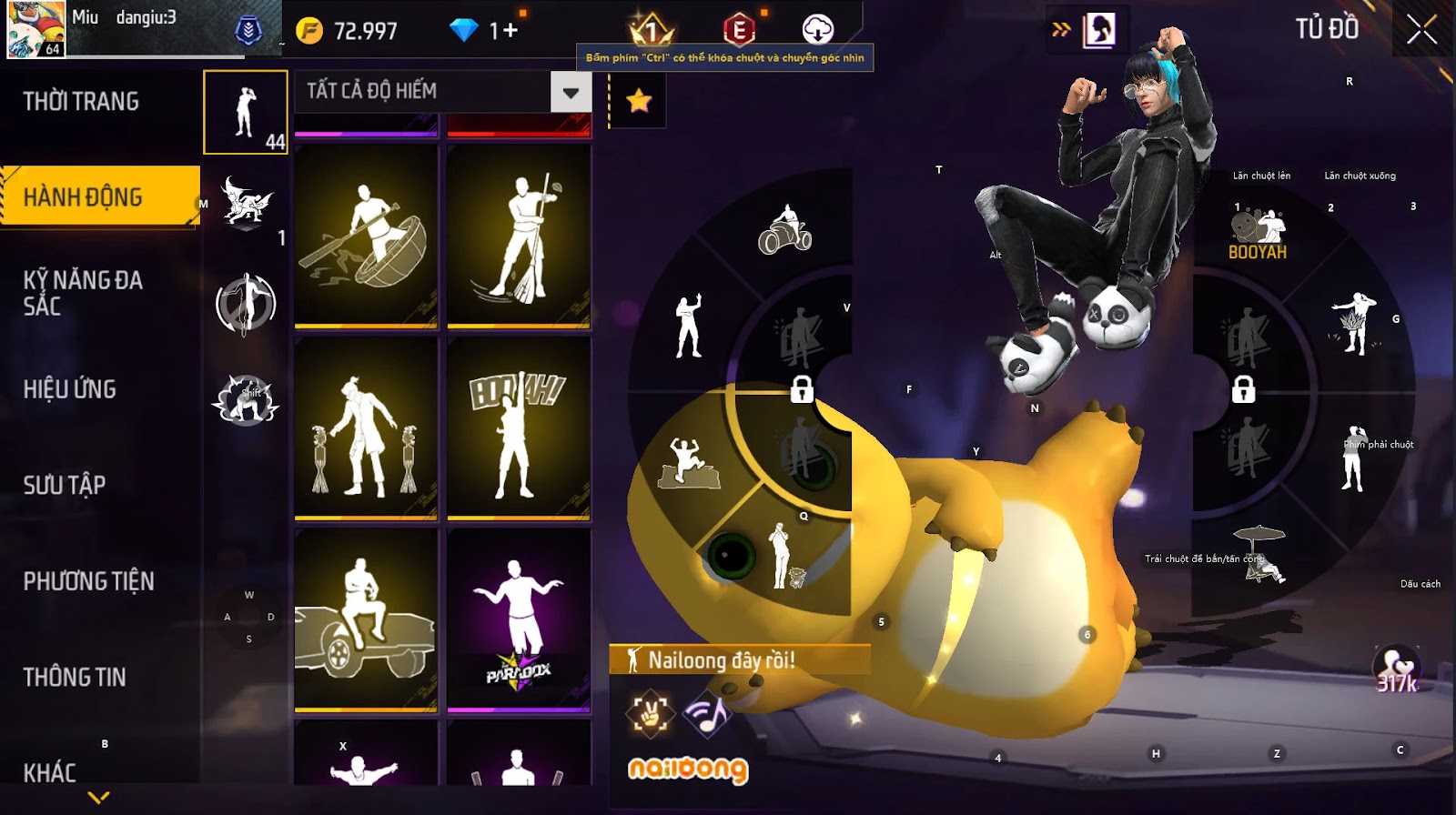The width and height of the screenshot is (1456, 815).
Task: Click the motorcycle emote wheel slot
Action: coord(784,231)
